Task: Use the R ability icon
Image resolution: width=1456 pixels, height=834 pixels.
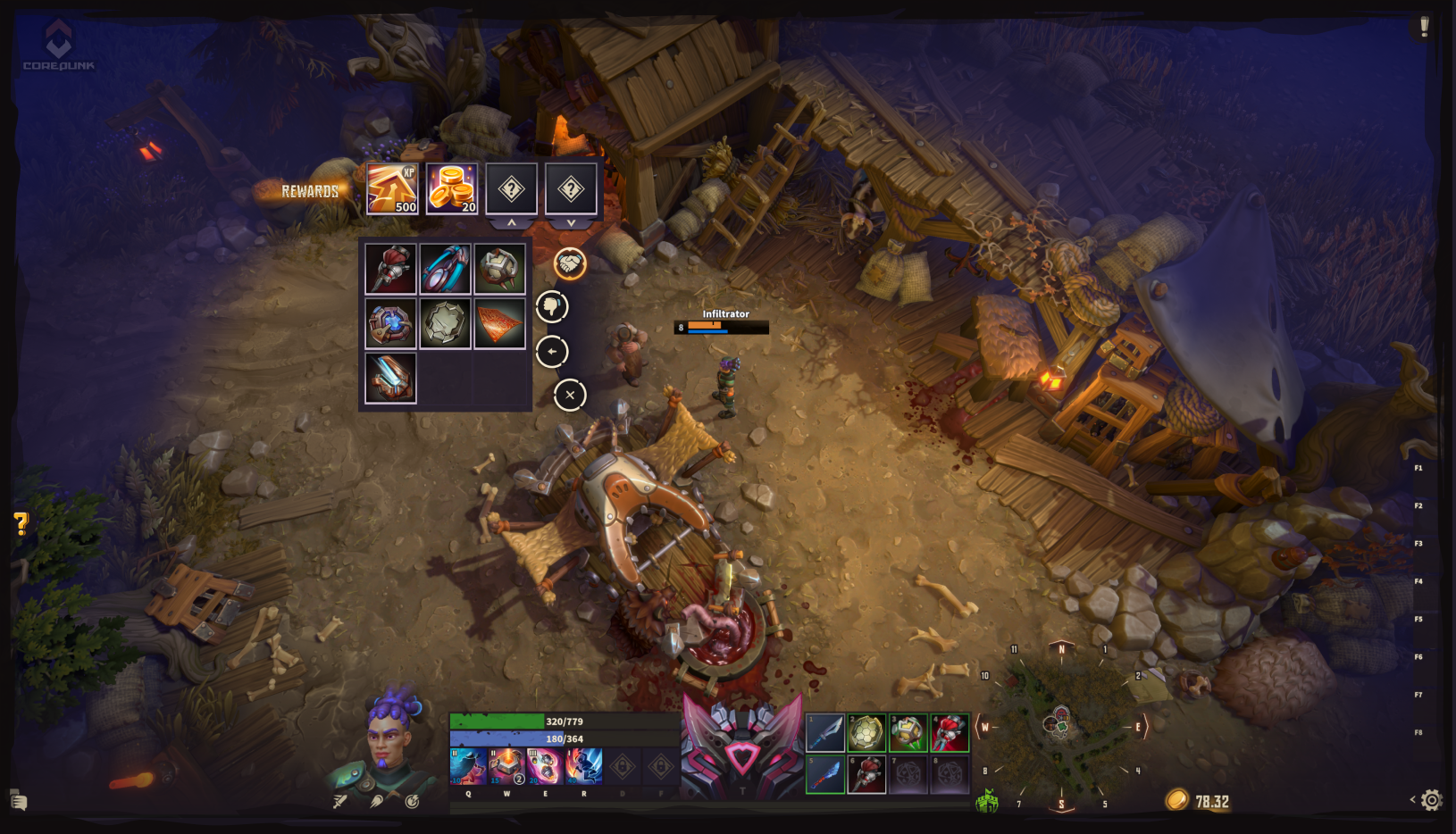Action: (584, 766)
